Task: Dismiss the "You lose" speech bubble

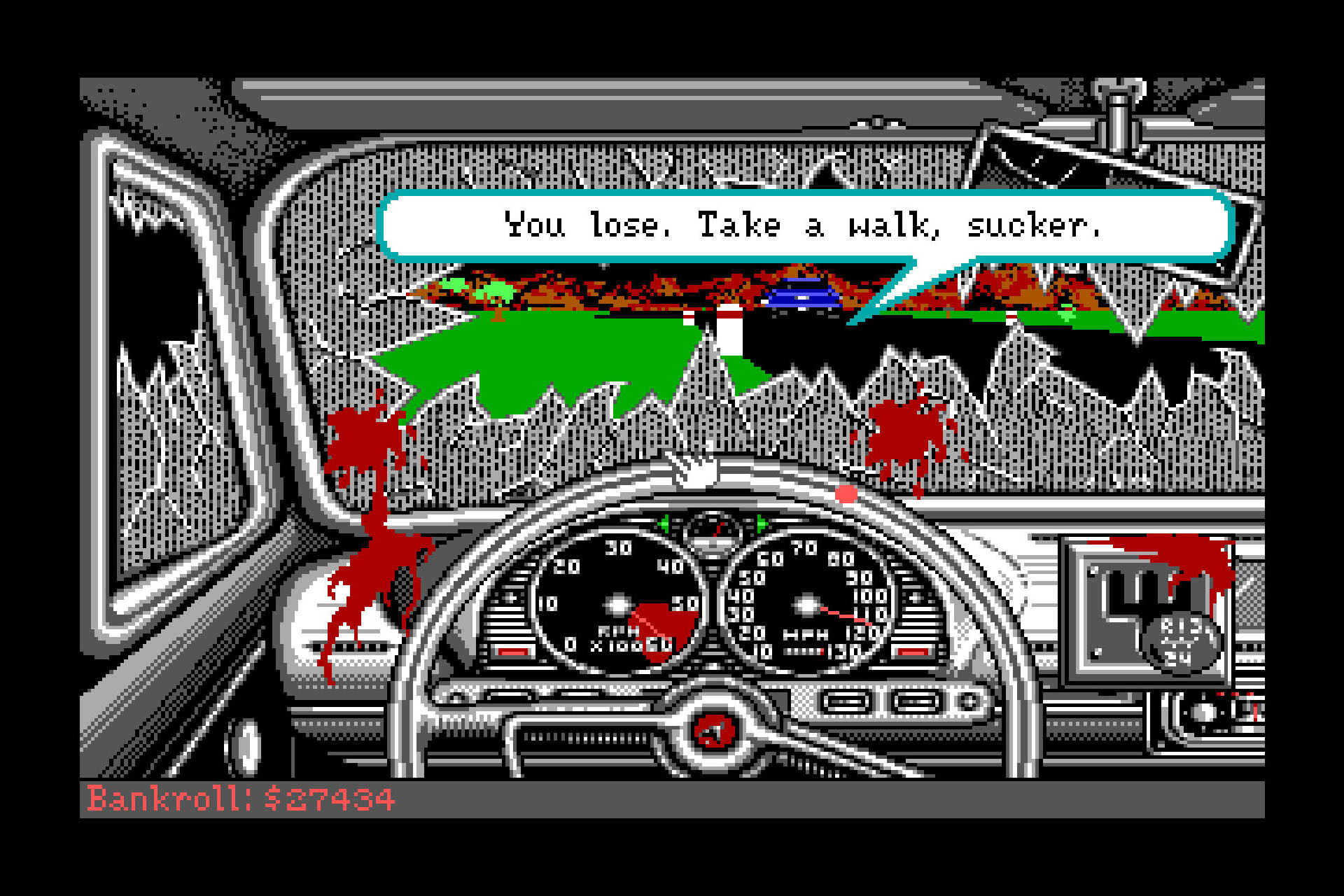Action: tap(804, 225)
